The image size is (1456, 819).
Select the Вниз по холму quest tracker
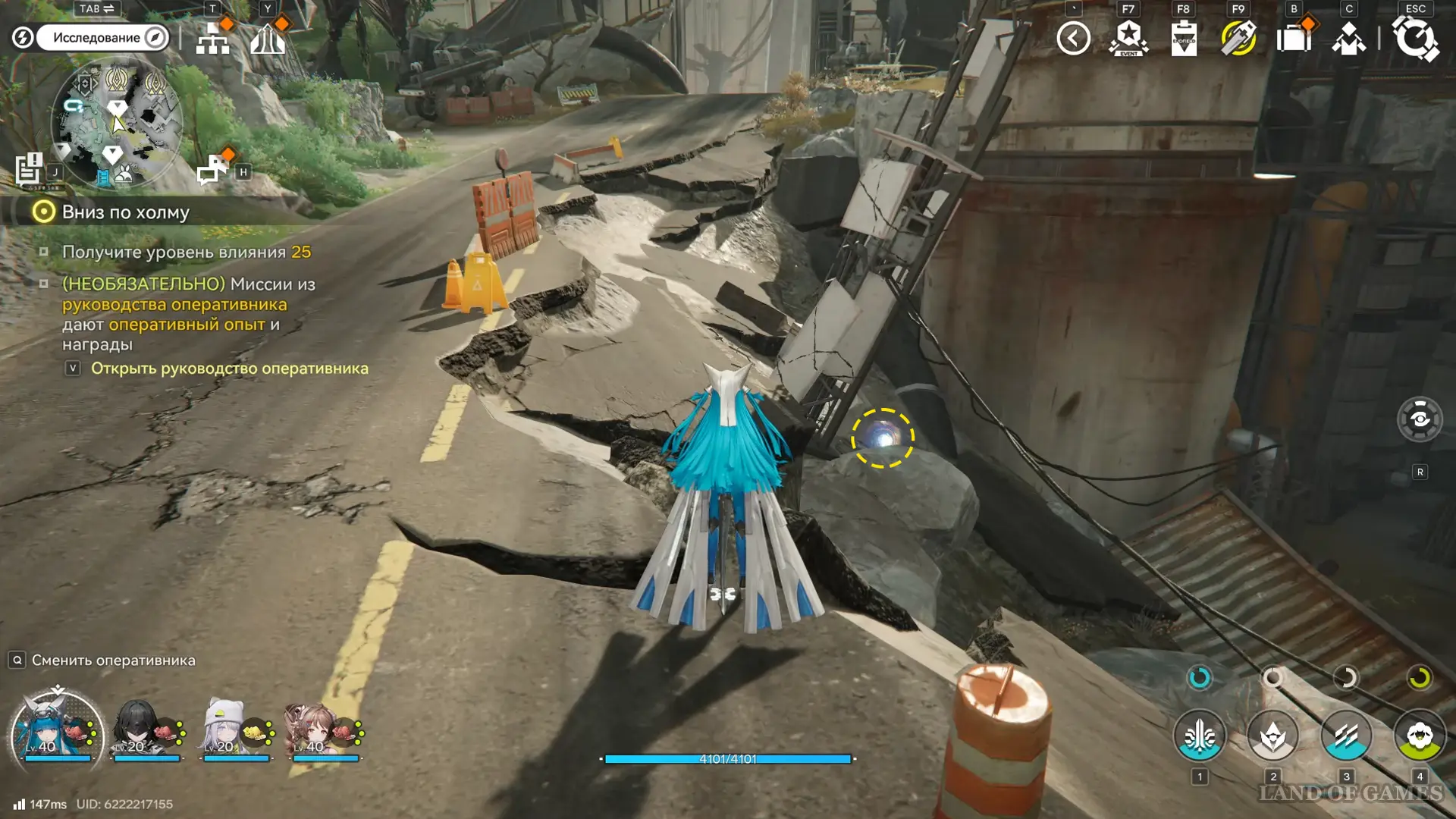pos(125,212)
